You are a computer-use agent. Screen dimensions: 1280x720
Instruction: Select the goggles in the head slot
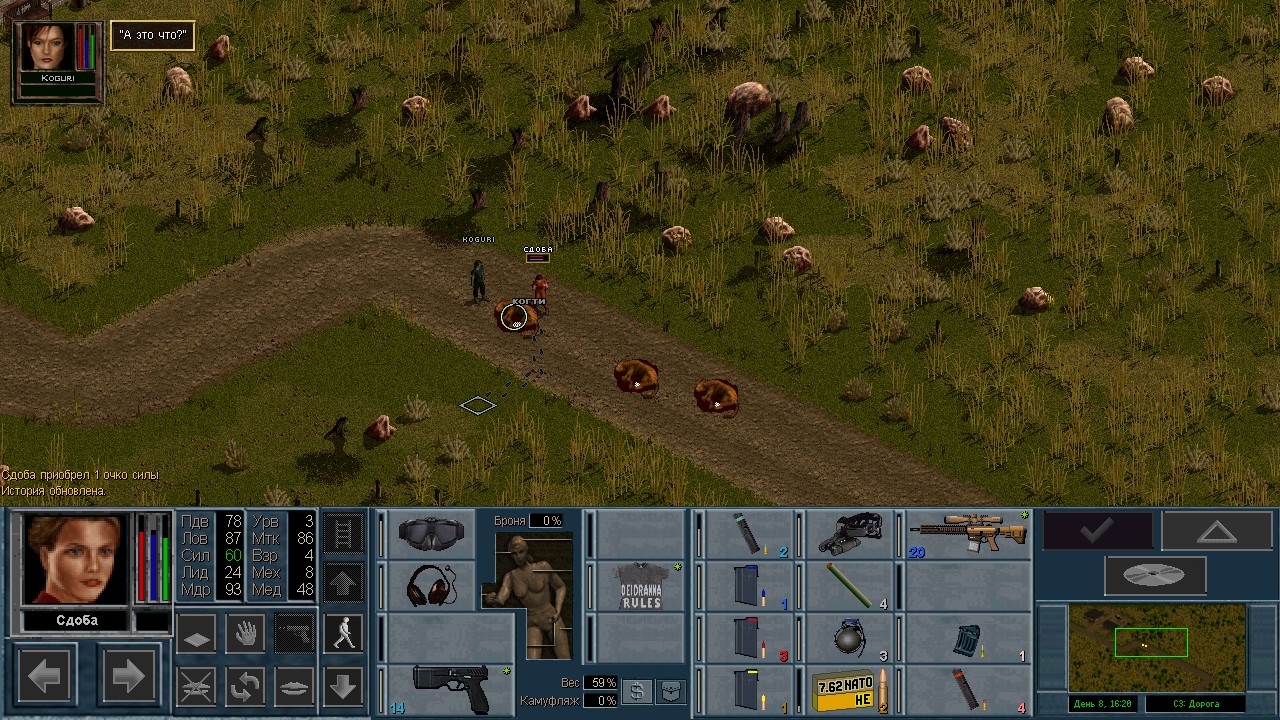point(430,533)
